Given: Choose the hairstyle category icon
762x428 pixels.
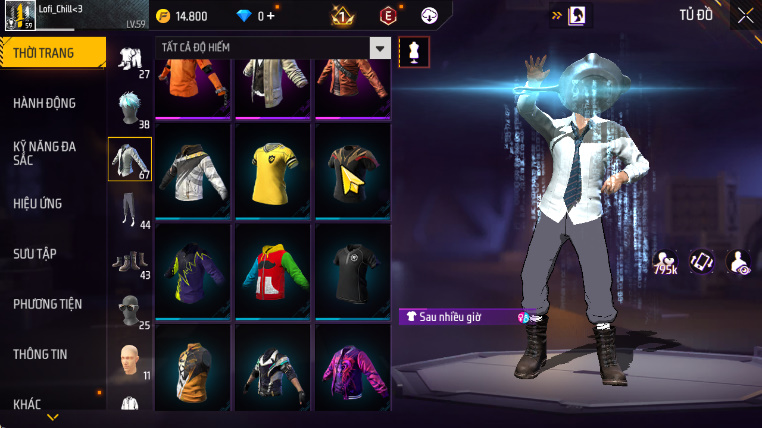Looking at the screenshot, I should (129, 106).
